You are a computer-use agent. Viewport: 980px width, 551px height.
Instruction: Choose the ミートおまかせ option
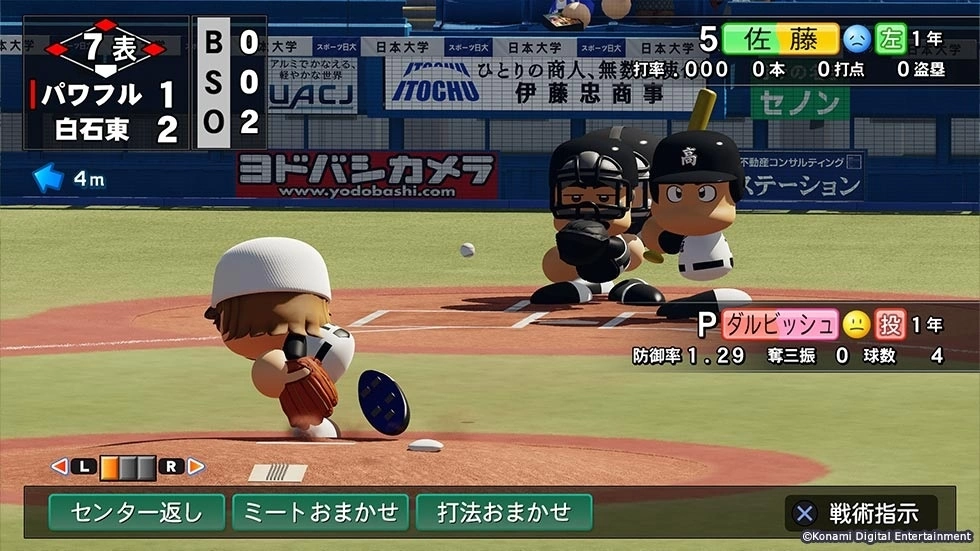click(x=320, y=513)
